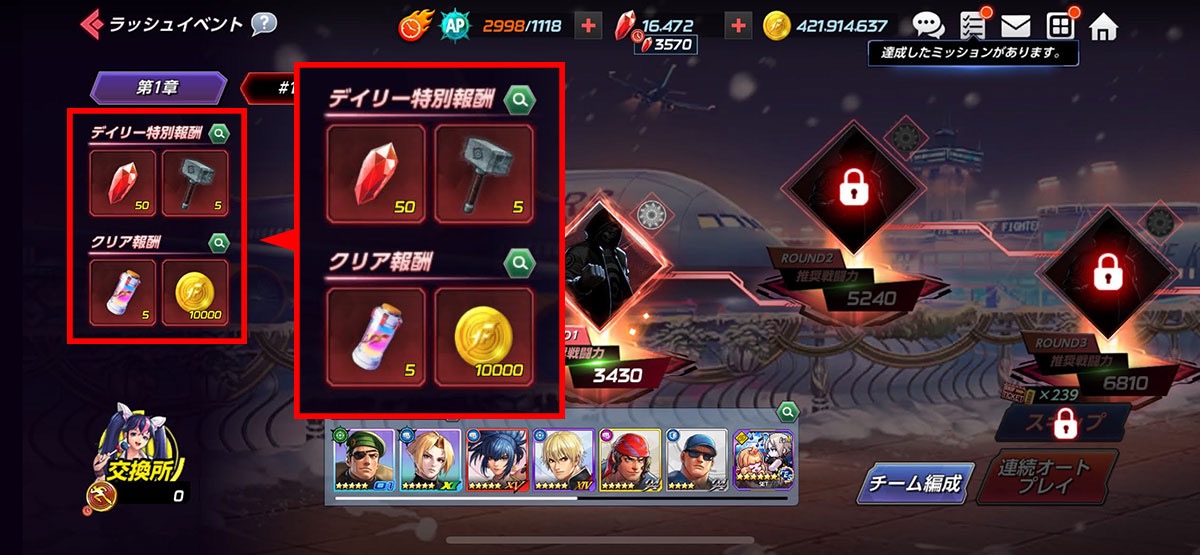Screen dimensions: 1200x555
Task: Tap the locked スキップ skip button
Action: pyautogui.click(x=1063, y=423)
